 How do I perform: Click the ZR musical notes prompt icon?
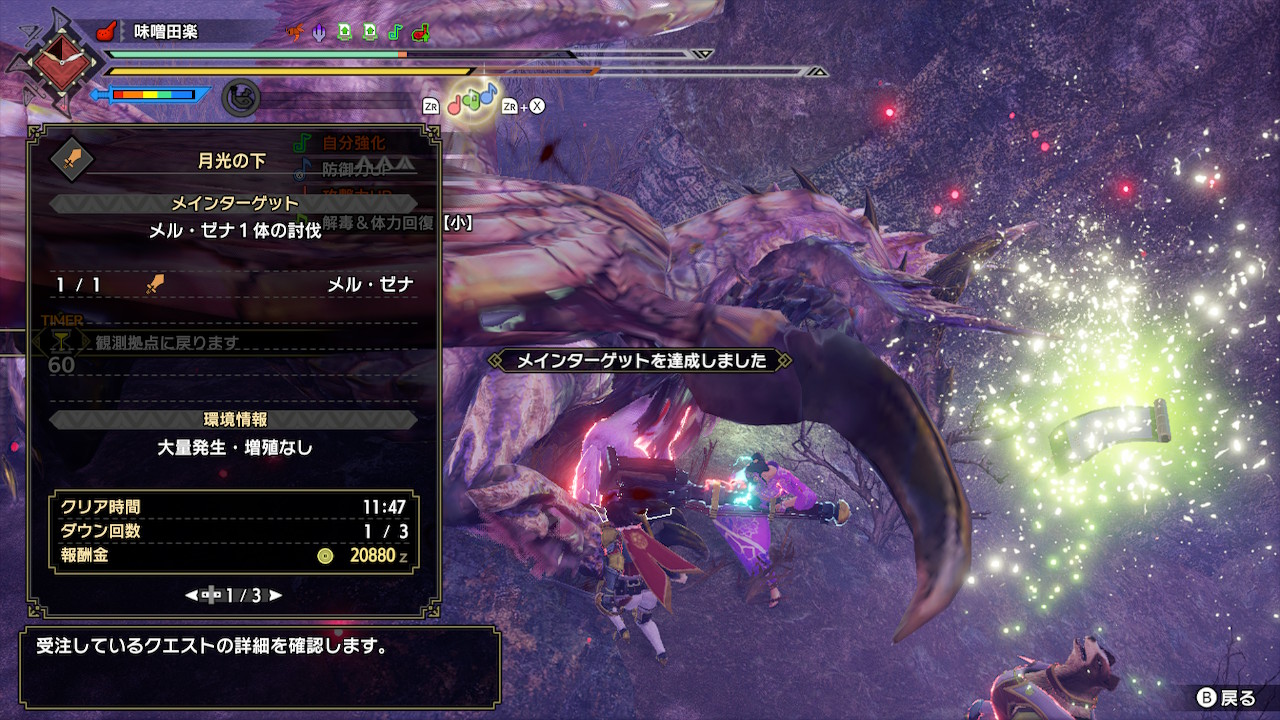tap(432, 105)
